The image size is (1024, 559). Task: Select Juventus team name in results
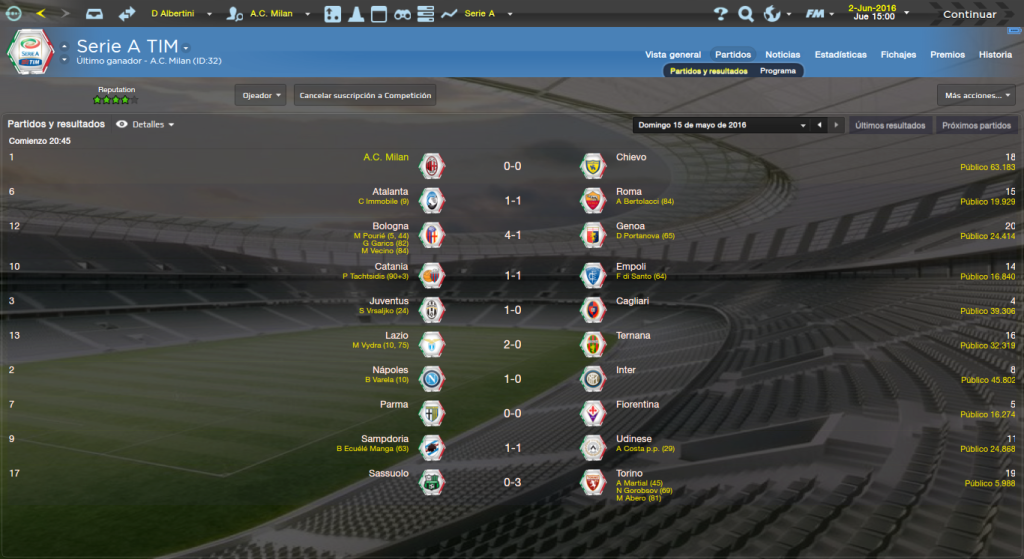click(388, 301)
